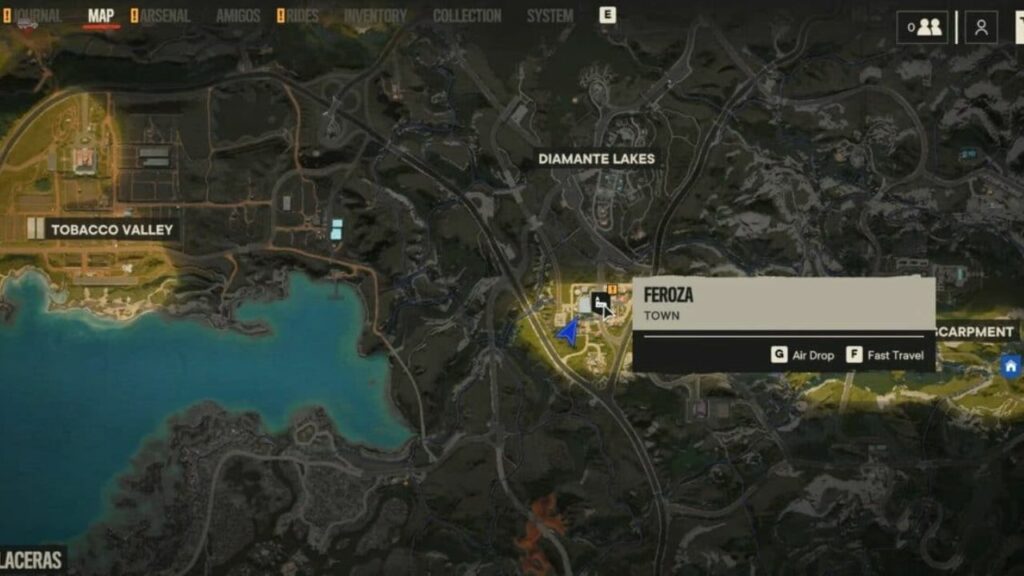Choose Fast Travel to Feroza
Screen dimensions: 1024x576
coord(885,355)
